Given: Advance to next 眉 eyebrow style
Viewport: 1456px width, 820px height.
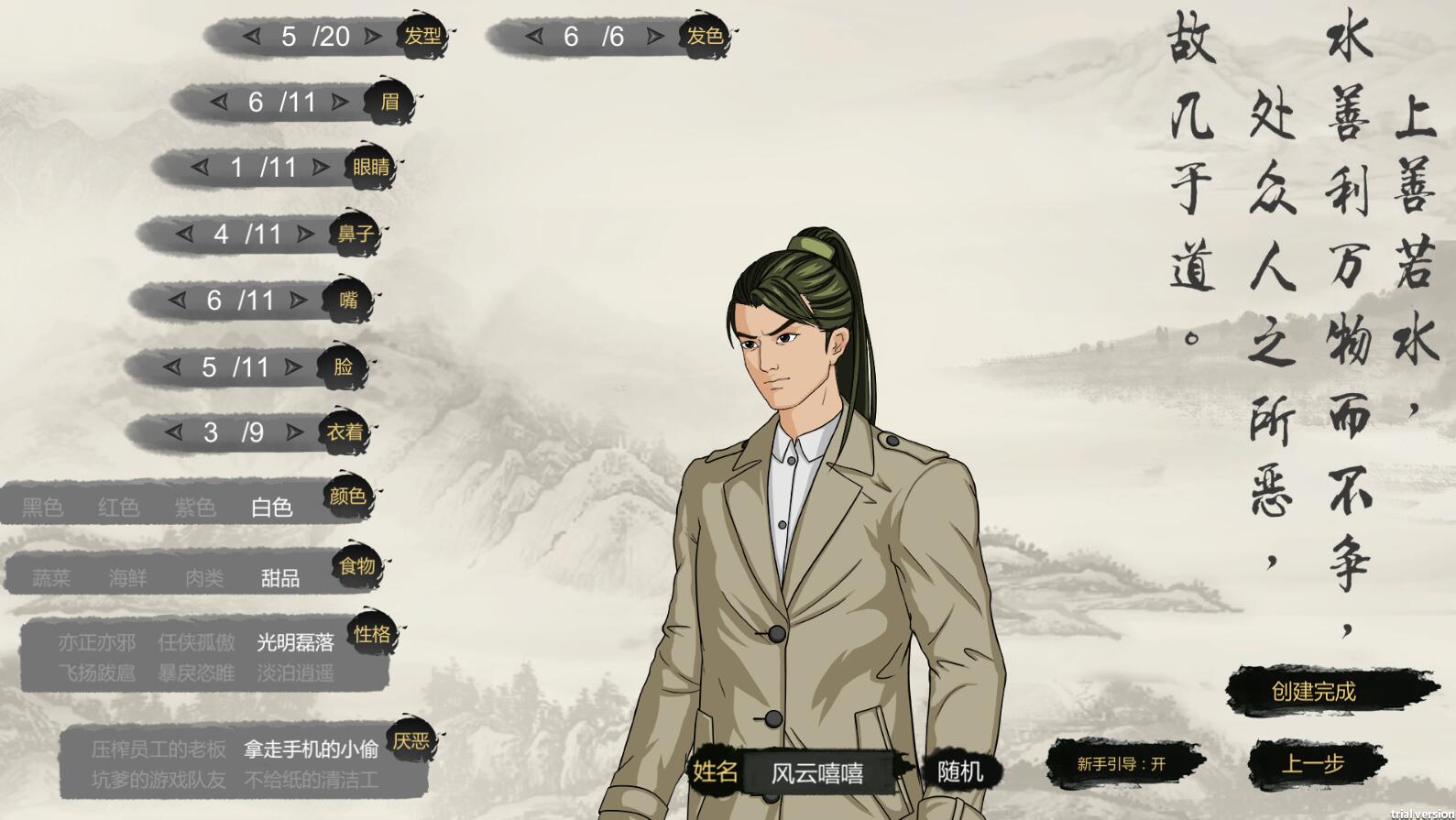Looking at the screenshot, I should click(340, 102).
